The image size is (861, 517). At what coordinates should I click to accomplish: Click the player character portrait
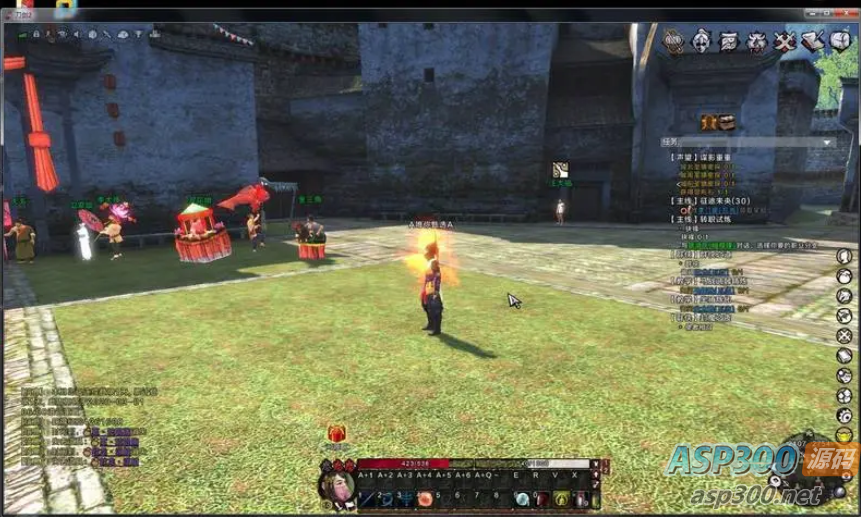(337, 486)
